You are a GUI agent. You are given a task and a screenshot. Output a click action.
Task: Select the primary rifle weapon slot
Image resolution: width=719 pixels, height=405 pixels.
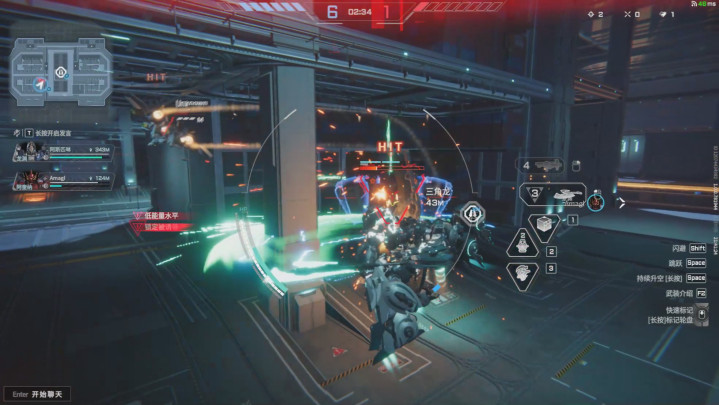point(546,165)
